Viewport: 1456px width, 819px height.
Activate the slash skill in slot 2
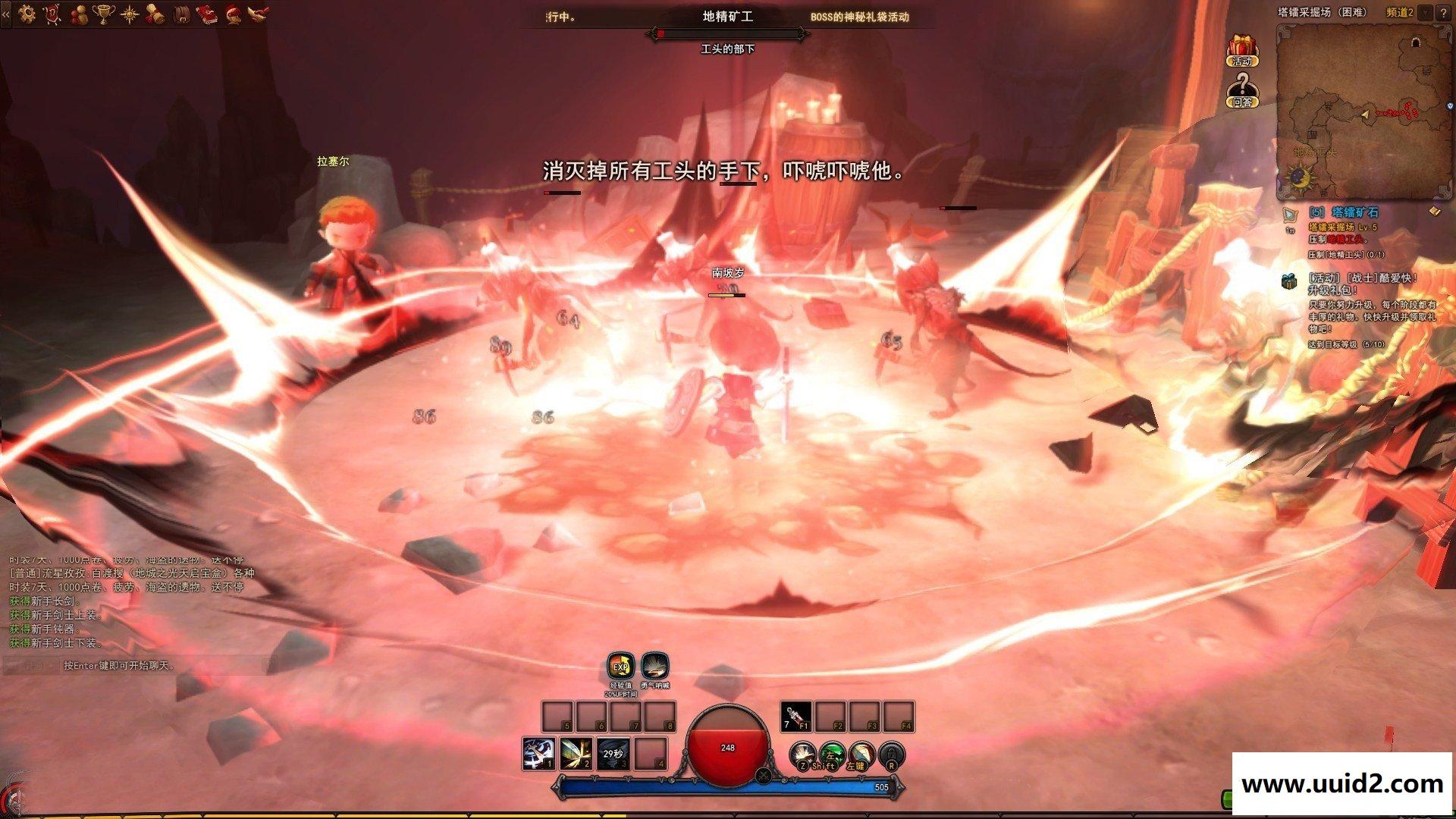pyautogui.click(x=576, y=754)
